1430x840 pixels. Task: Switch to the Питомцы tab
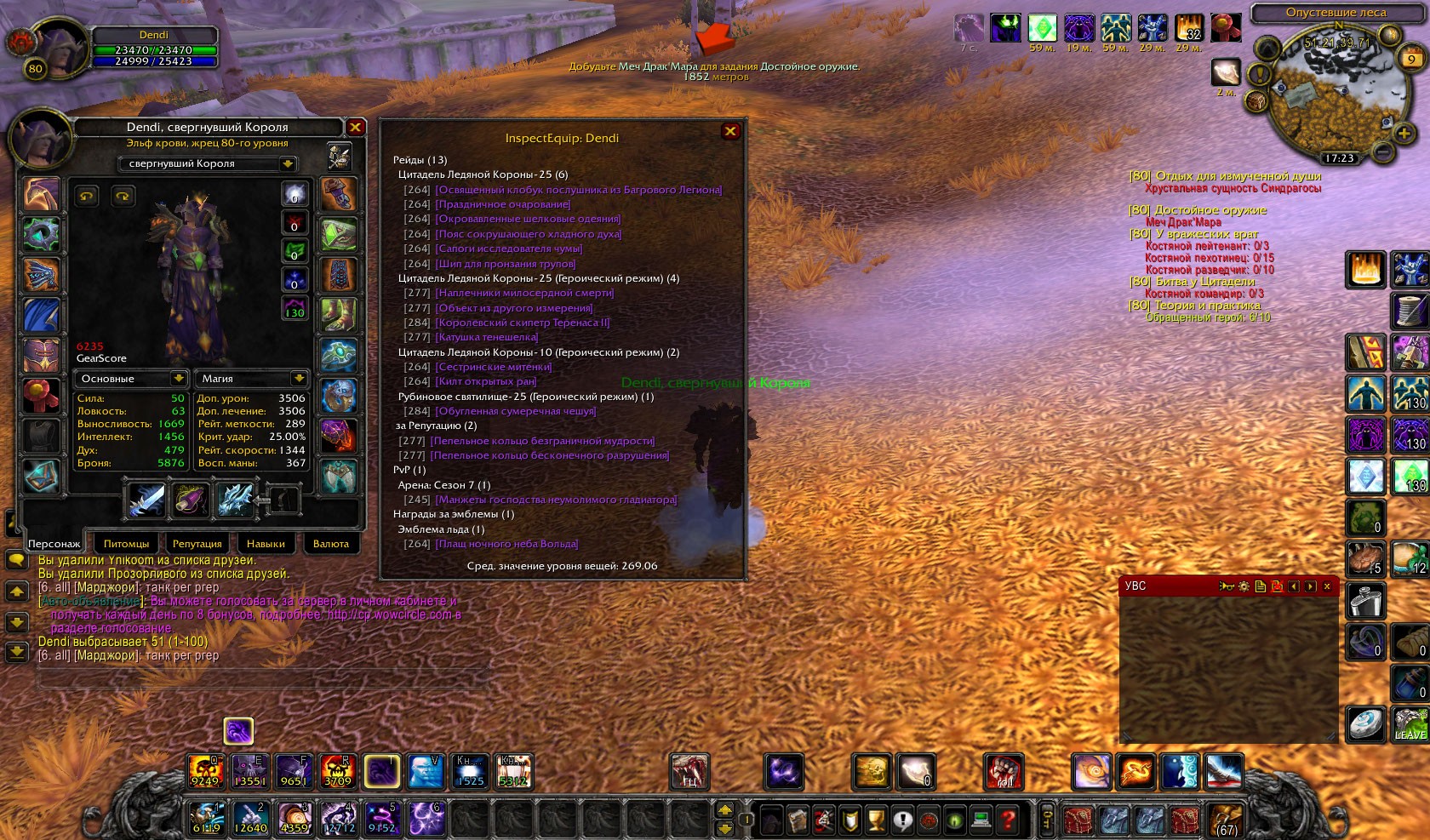(126, 544)
